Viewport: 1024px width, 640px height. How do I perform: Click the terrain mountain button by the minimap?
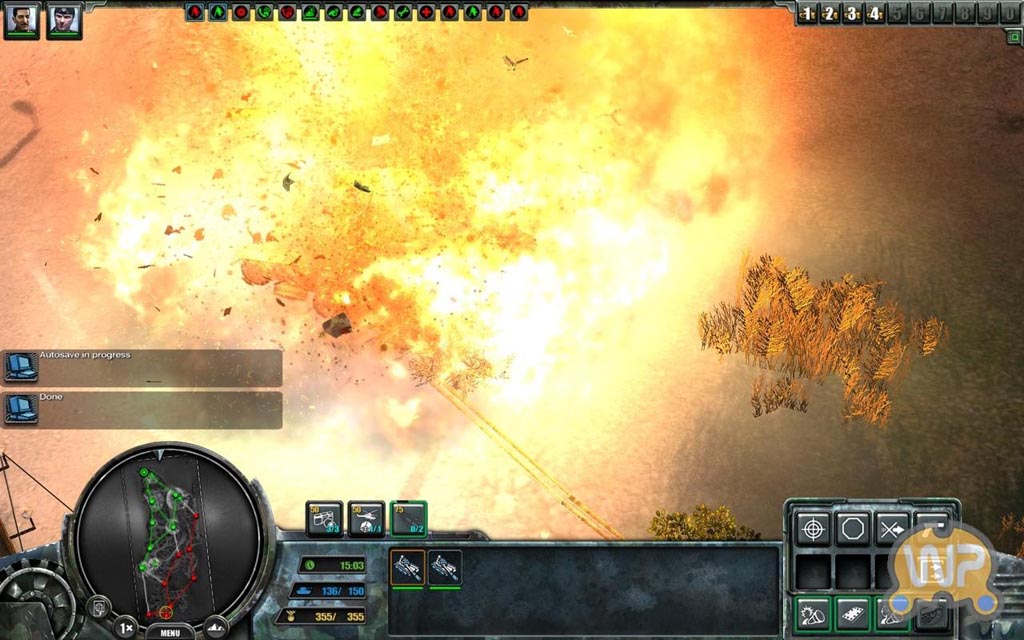(216, 628)
